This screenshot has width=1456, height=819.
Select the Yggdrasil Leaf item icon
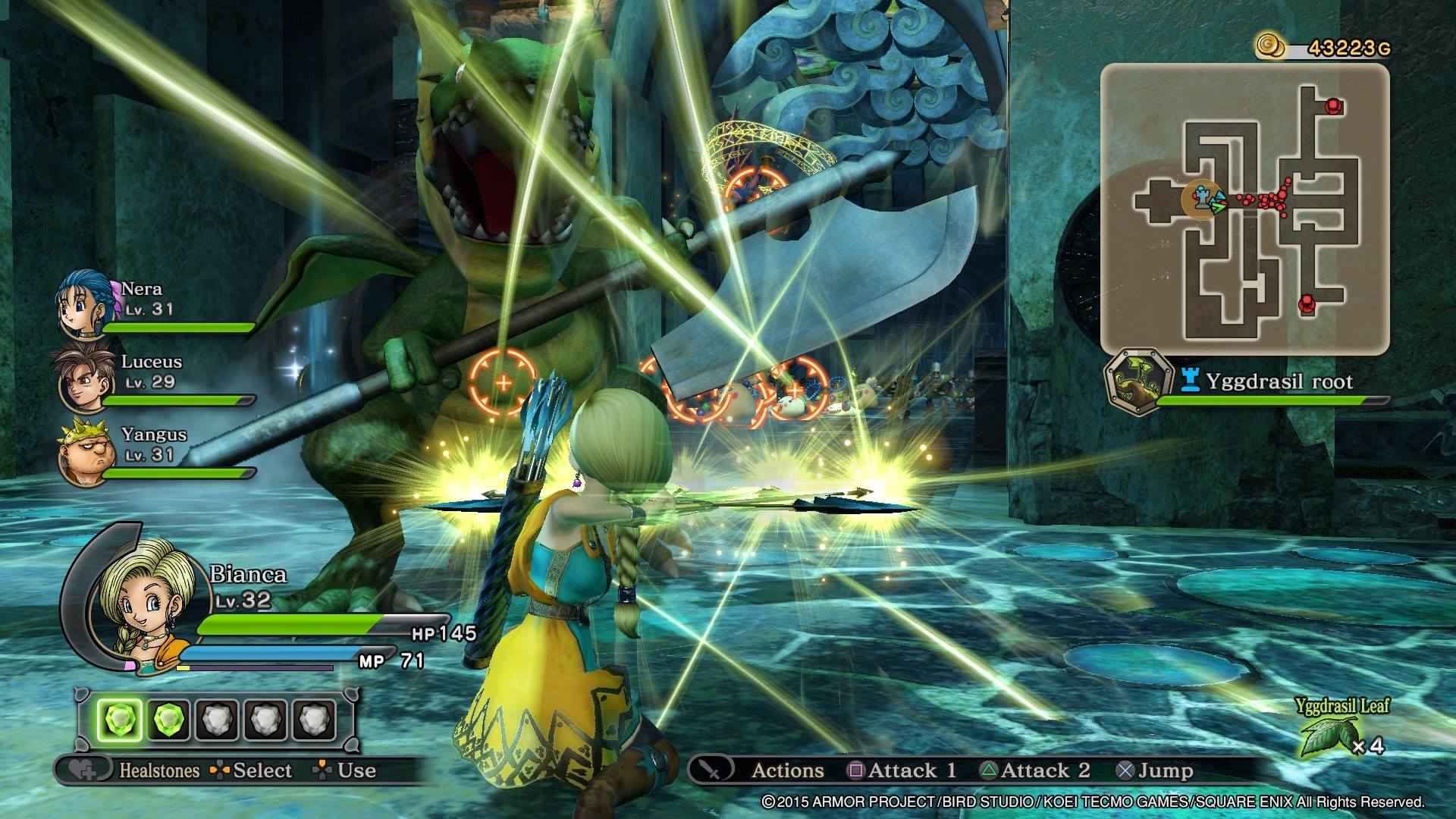point(1328,737)
